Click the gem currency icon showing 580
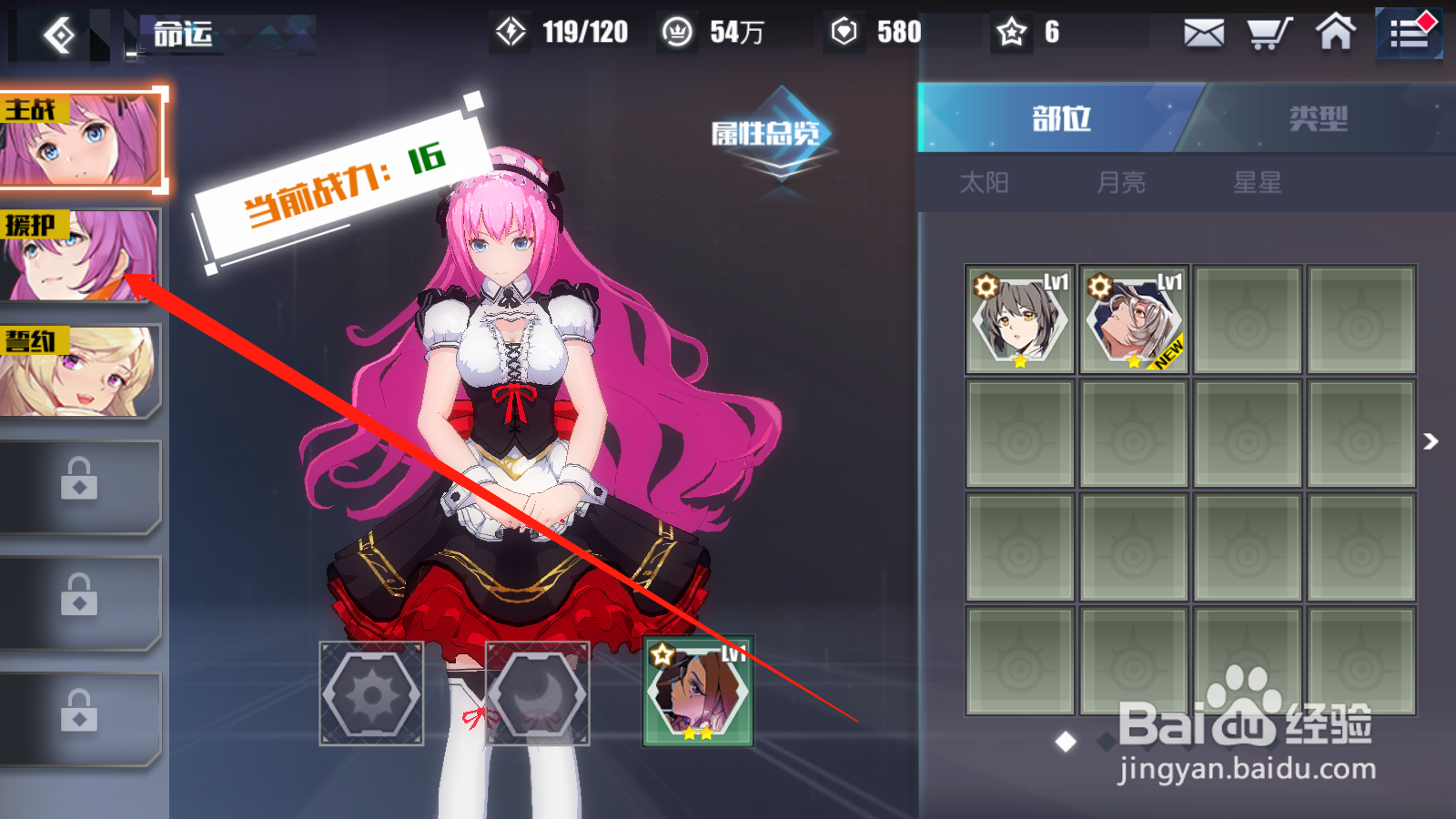Viewport: 1456px width, 819px height. click(846, 30)
